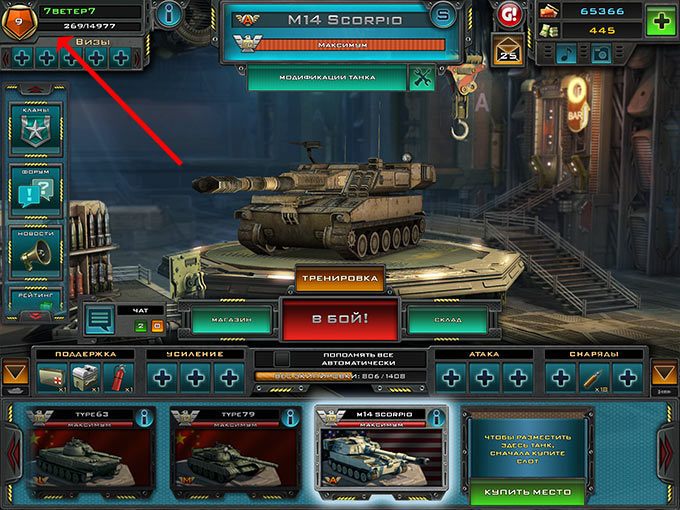Screen dimensions: 680x510
Task: Use the fire extinguisher support slot
Action: [x=116, y=377]
